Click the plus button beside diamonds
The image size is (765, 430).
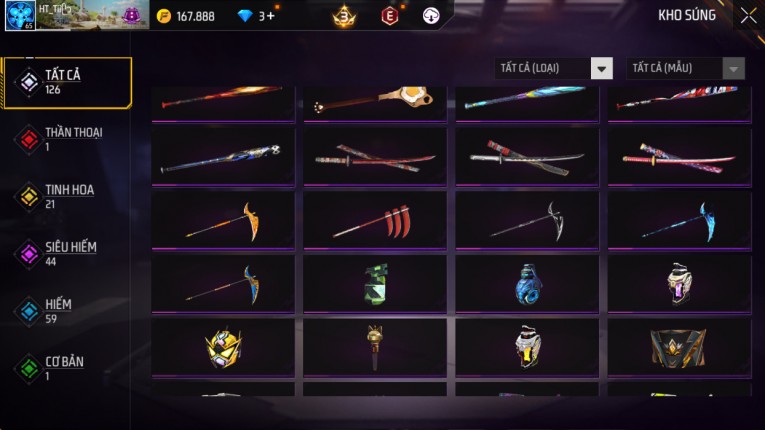click(270, 16)
